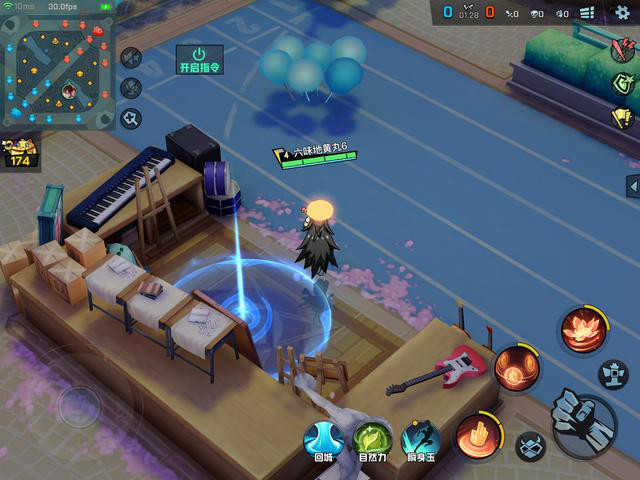Activate the 自然力 green leaf skill
Viewport: 640px width, 480px height.
[372, 439]
